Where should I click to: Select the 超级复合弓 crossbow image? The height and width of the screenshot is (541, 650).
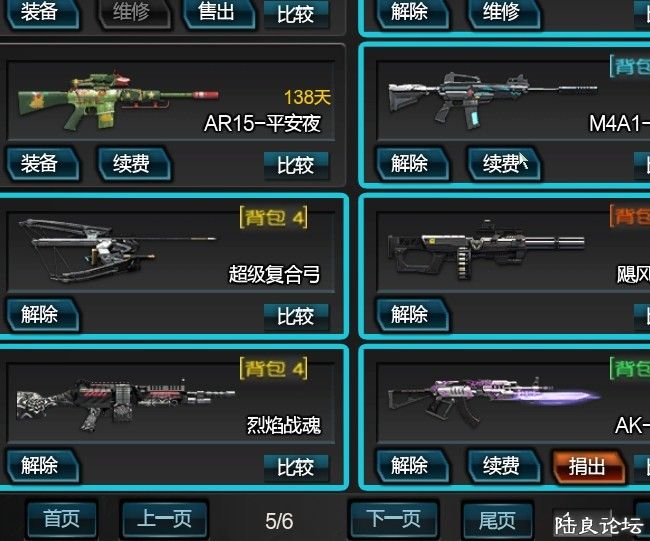coord(115,247)
